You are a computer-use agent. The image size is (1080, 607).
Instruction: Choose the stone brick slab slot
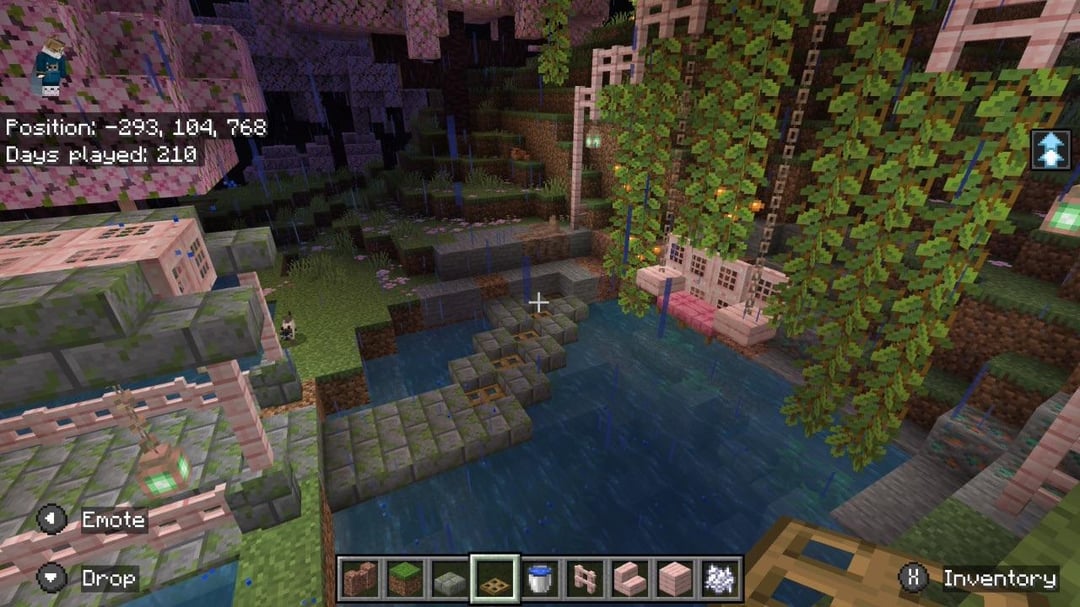coord(449,579)
